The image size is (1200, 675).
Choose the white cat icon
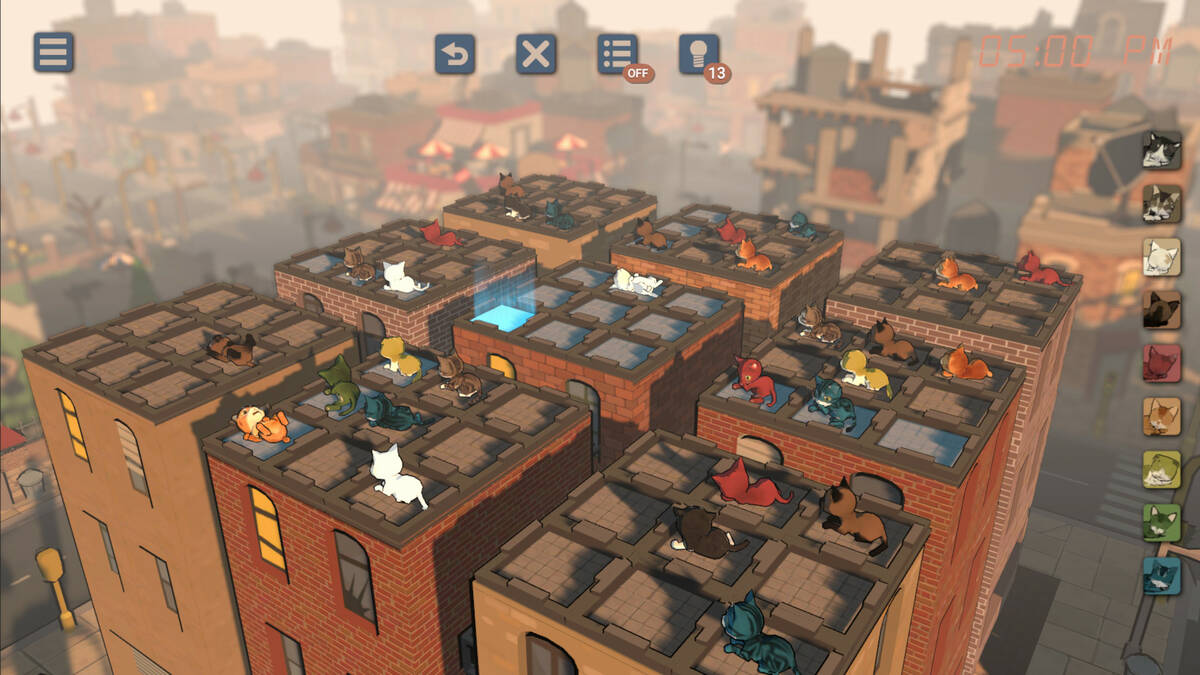coord(1162,257)
